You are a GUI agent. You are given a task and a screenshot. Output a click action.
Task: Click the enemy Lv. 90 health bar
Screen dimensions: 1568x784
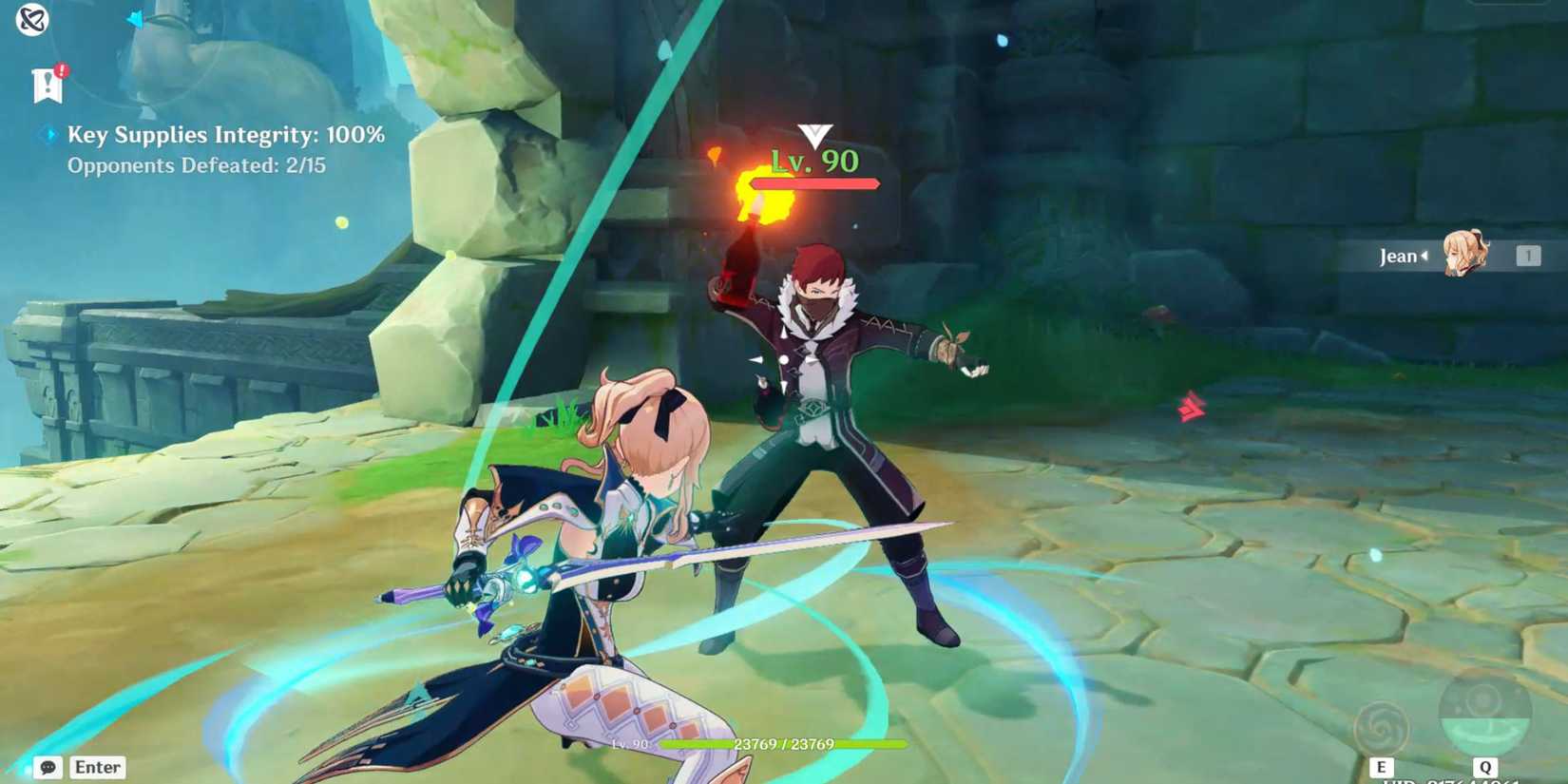pos(813,182)
